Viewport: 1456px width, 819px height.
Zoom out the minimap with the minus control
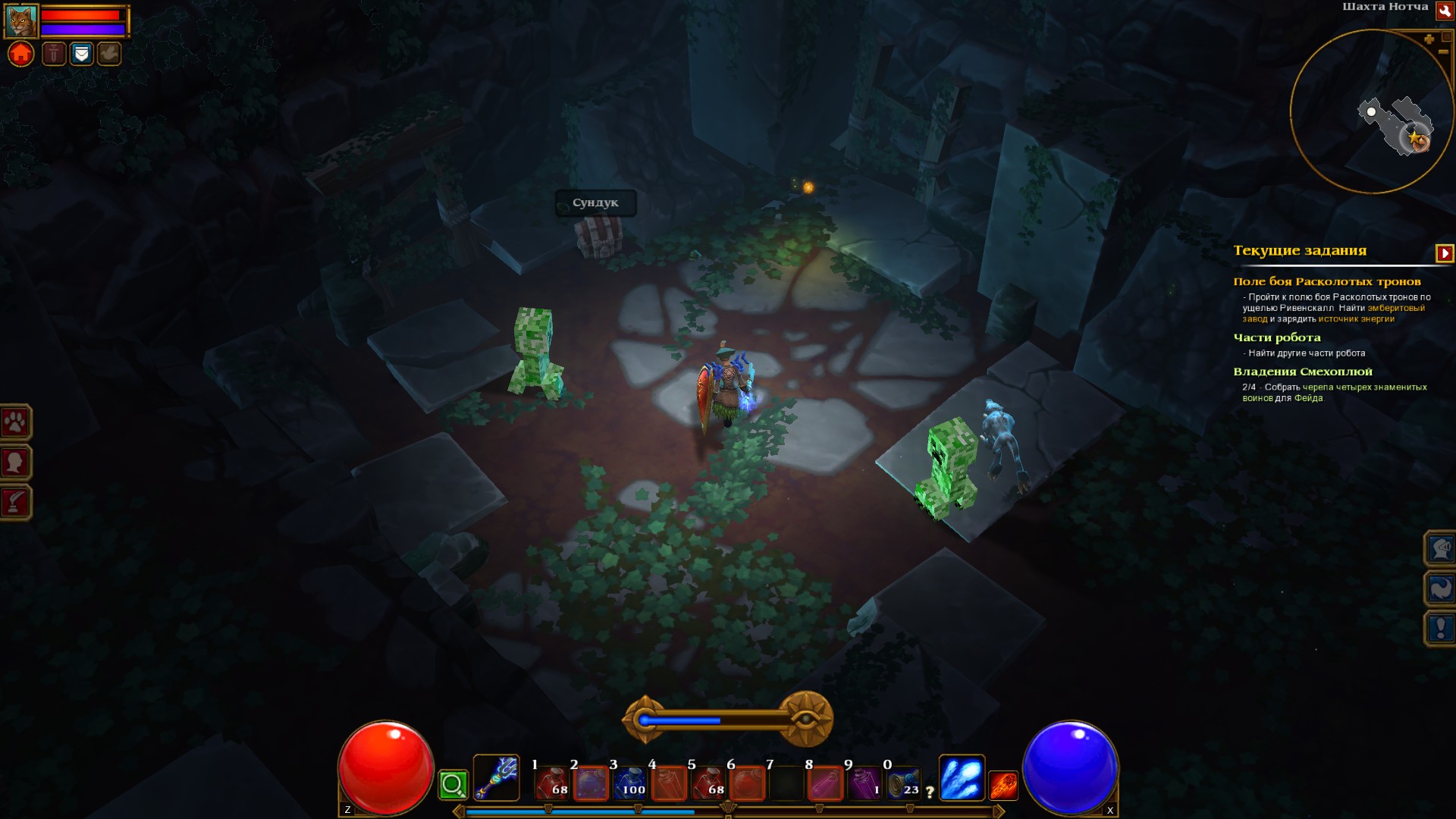click(1444, 52)
